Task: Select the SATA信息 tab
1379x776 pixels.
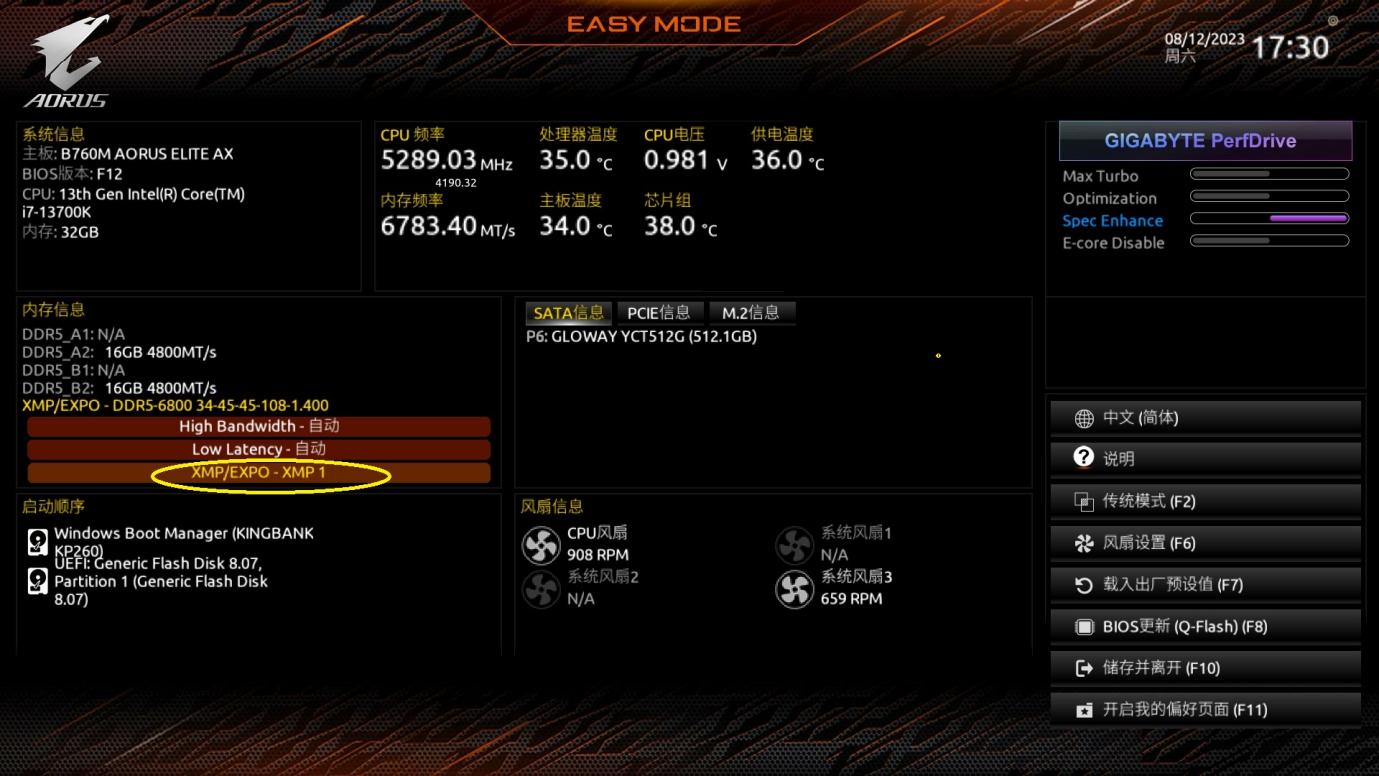Action: [568, 313]
